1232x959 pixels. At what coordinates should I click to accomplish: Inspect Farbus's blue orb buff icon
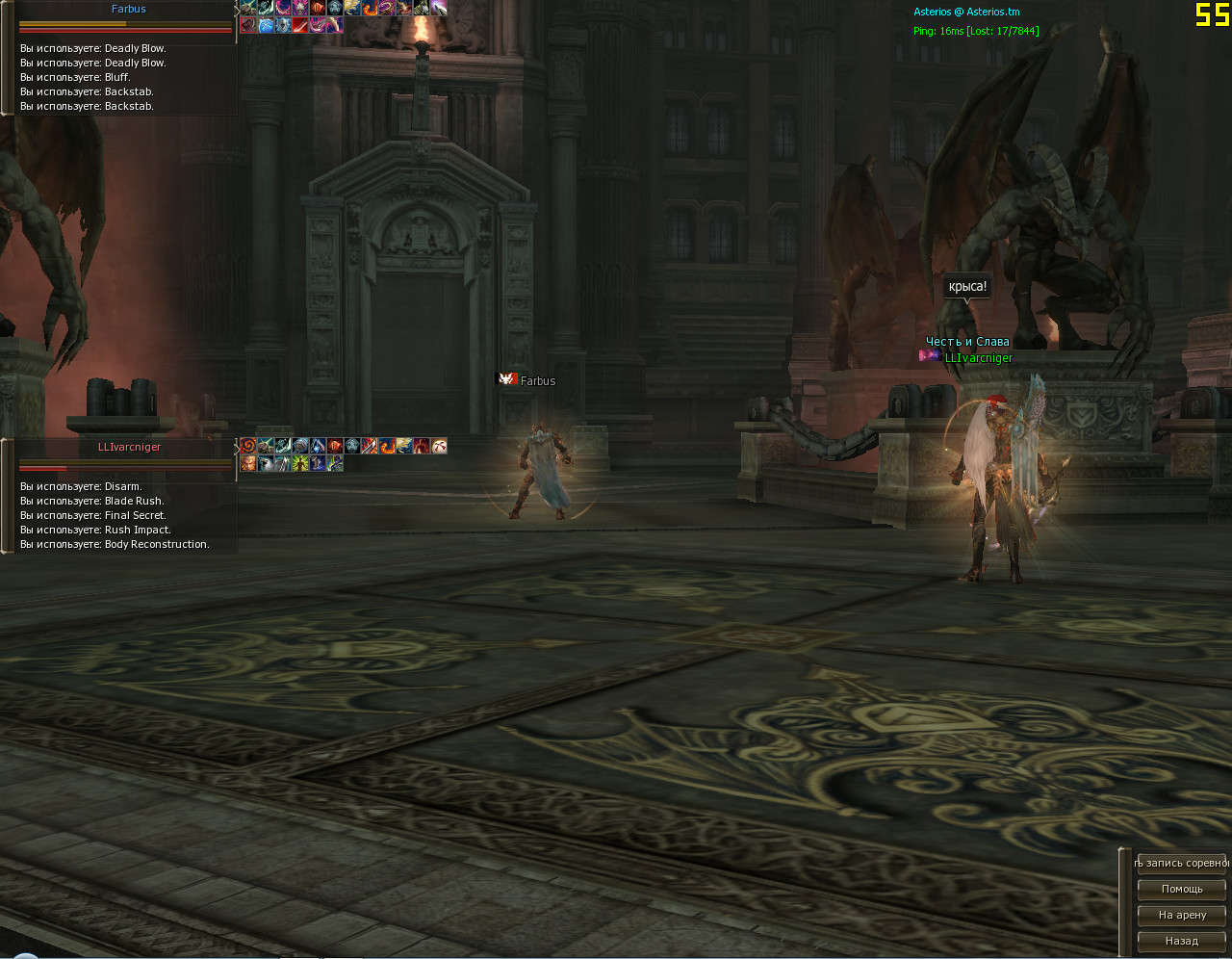pos(266,25)
